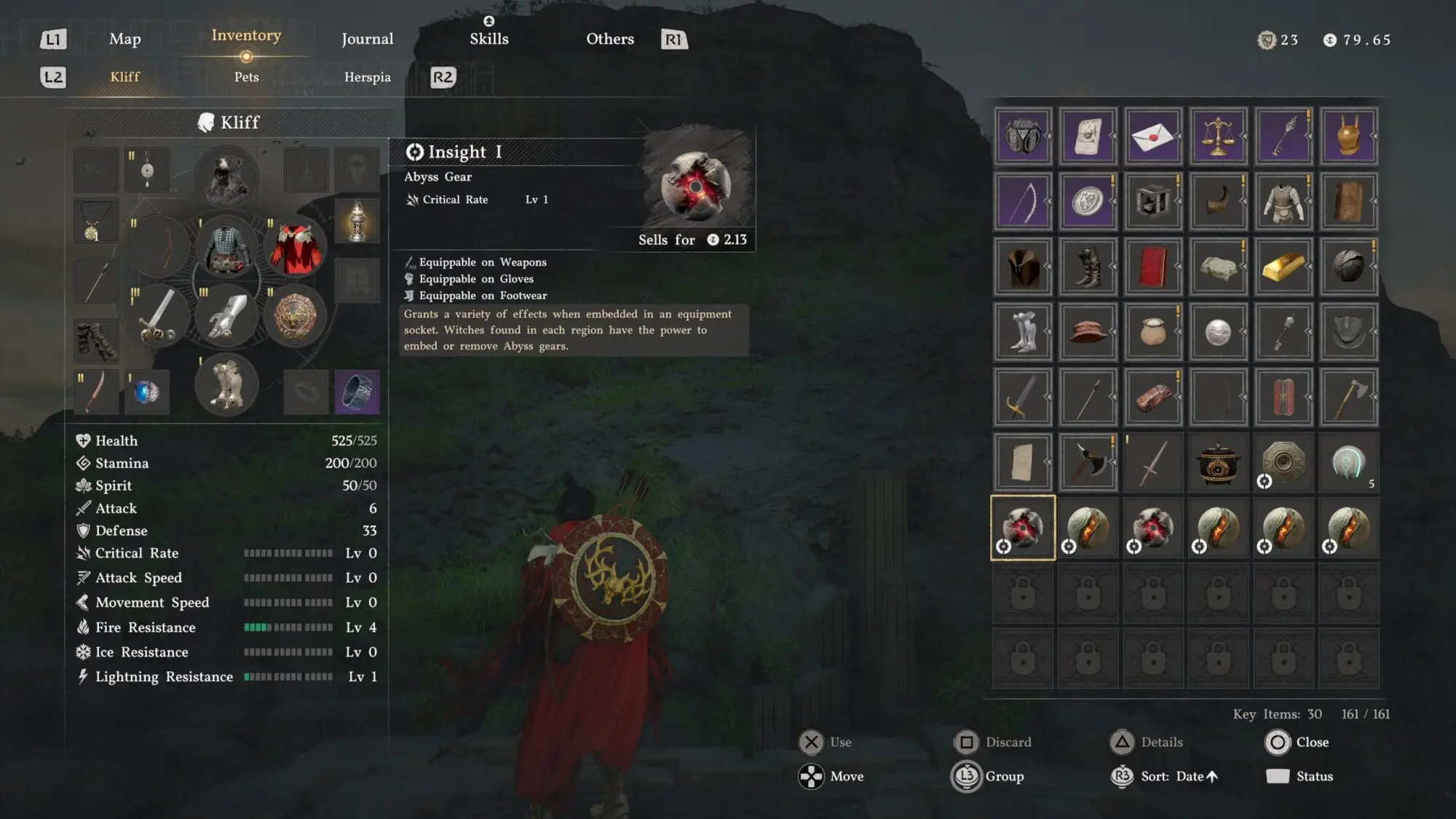Switch to the Skills tab
The image size is (1456, 819).
(488, 39)
